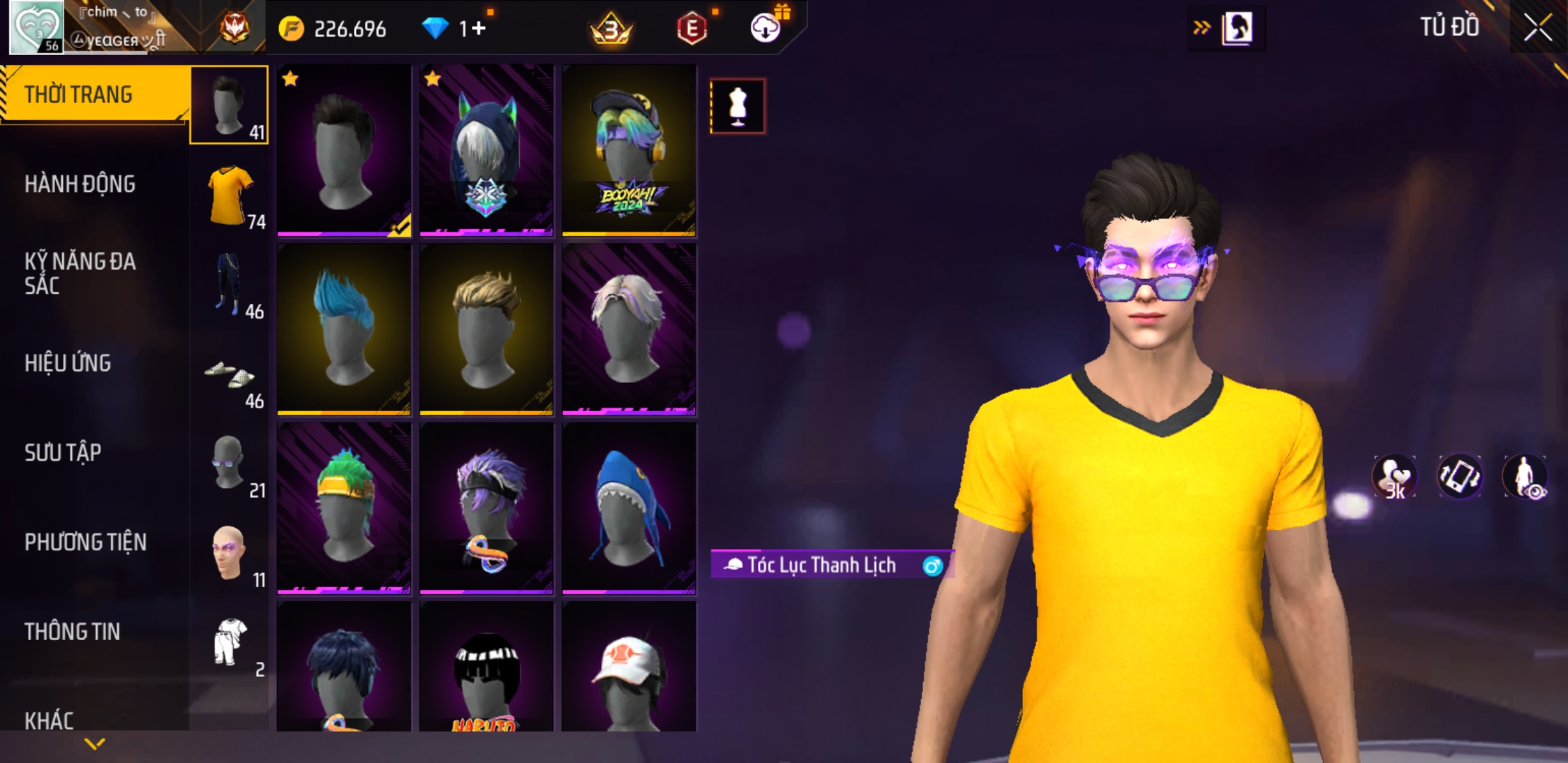Select the glasses accessory category
Viewport: 1568px width, 763px height.
230,463
